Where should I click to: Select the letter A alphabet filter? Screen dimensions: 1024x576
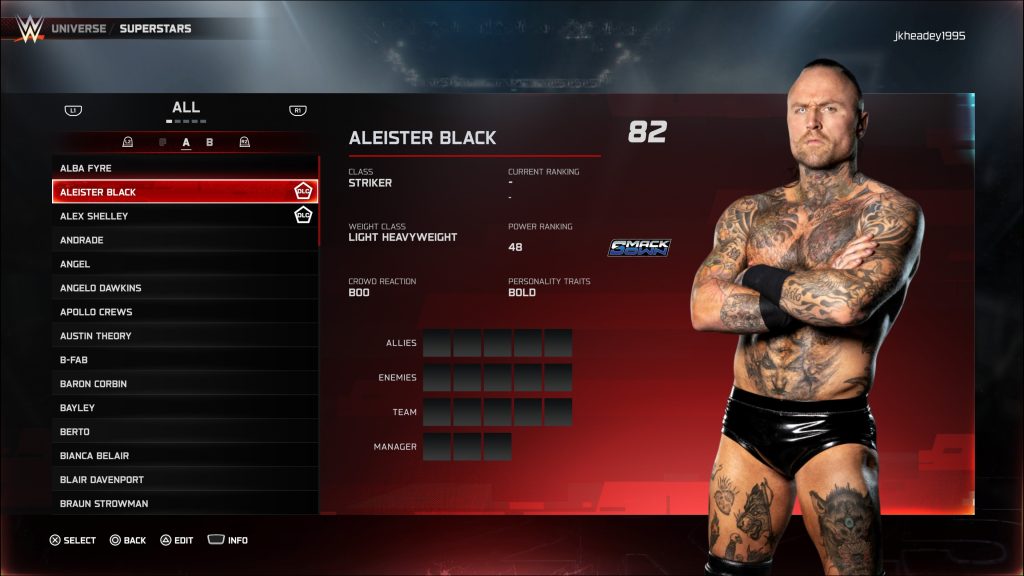(x=186, y=142)
